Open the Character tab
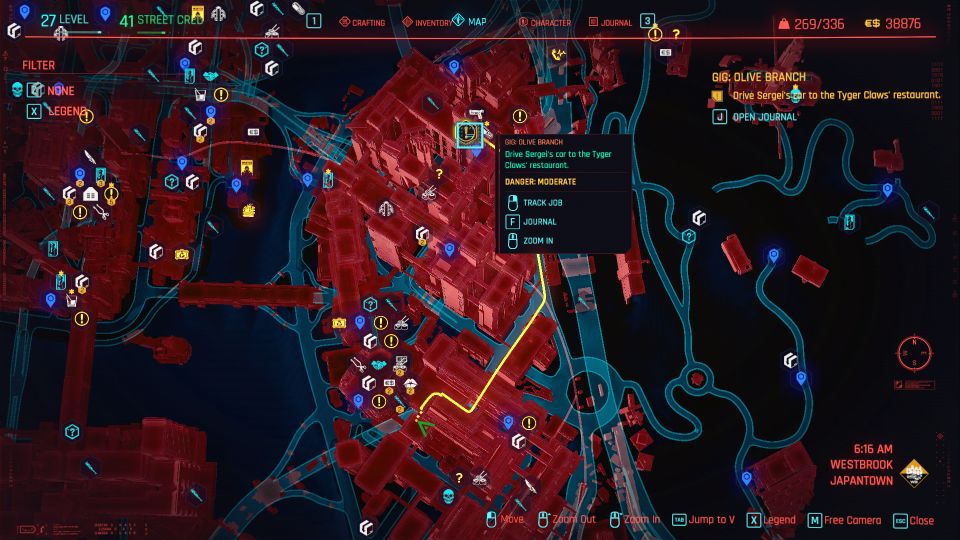The height and width of the screenshot is (540, 960). [544, 22]
